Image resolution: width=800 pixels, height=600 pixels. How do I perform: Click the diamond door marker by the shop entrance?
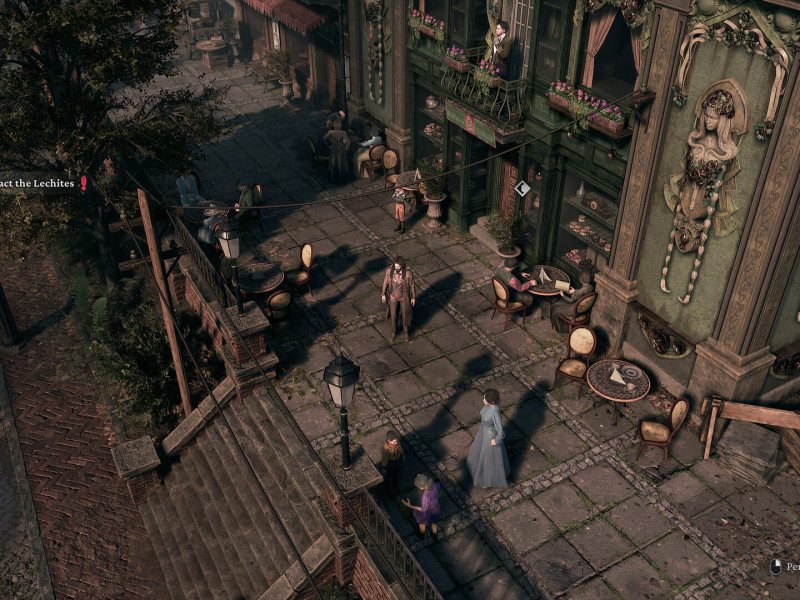tap(522, 188)
